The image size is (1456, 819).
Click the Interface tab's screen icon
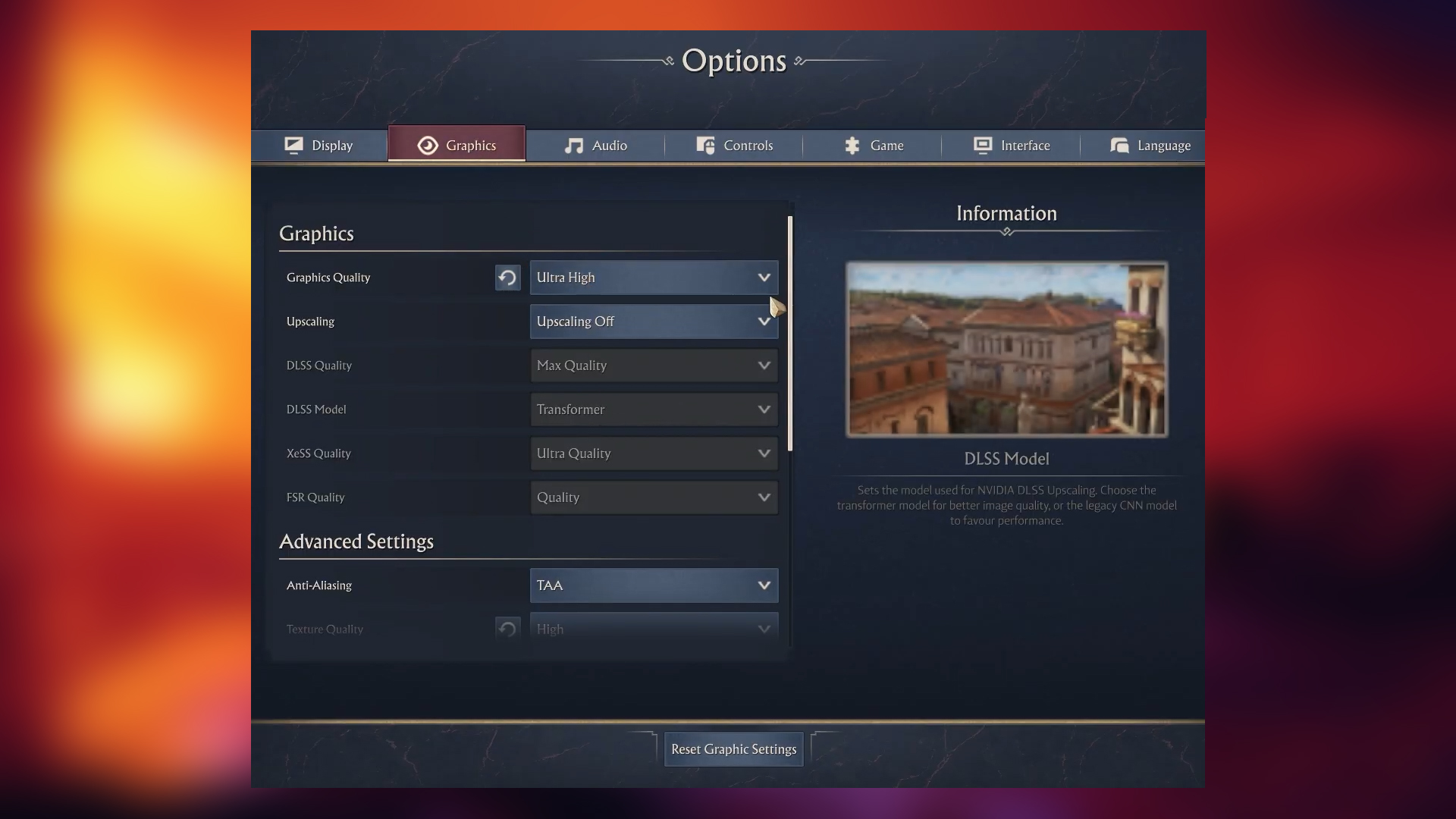point(982,145)
